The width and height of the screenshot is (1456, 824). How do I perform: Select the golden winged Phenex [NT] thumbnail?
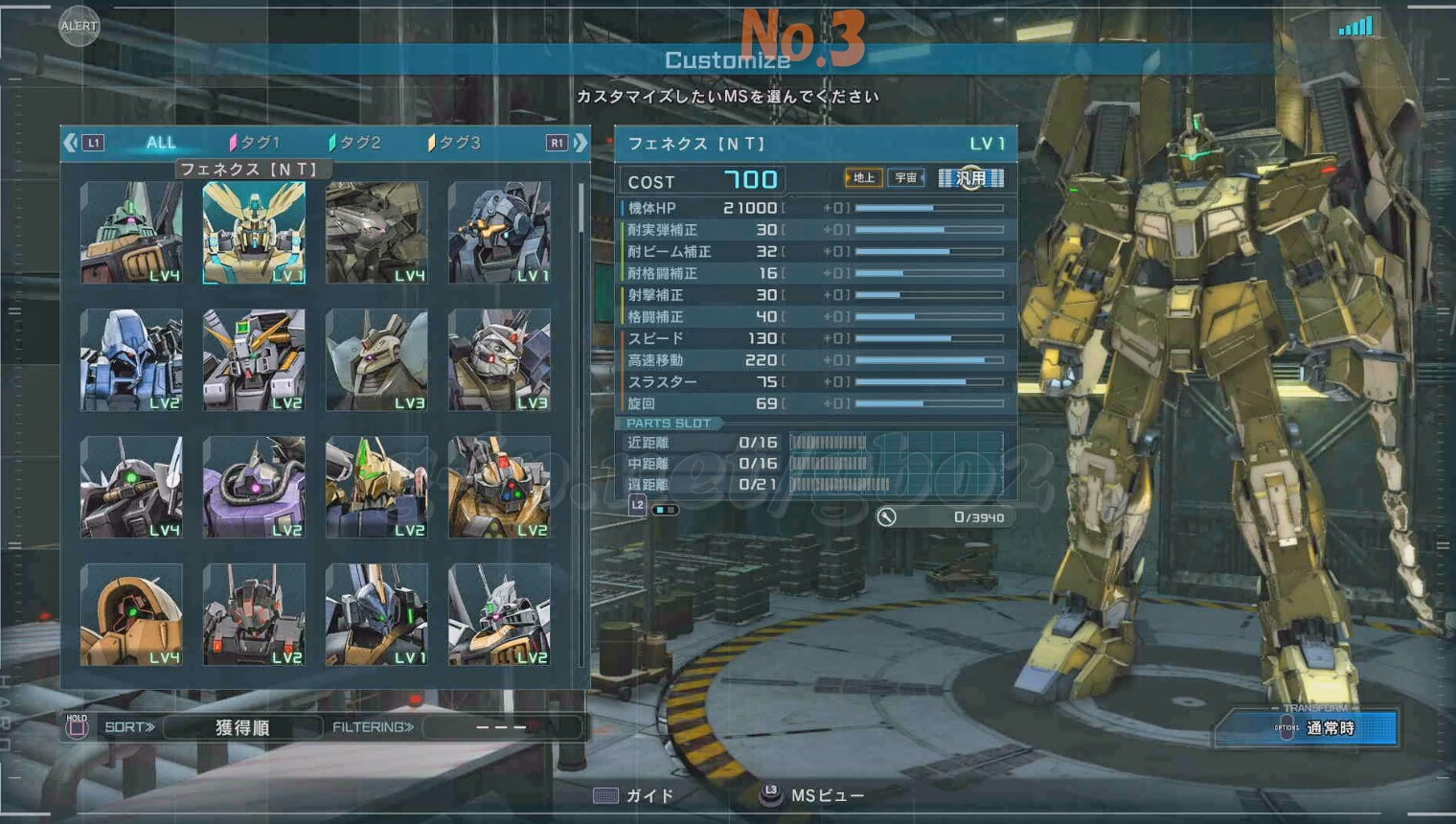click(x=254, y=233)
